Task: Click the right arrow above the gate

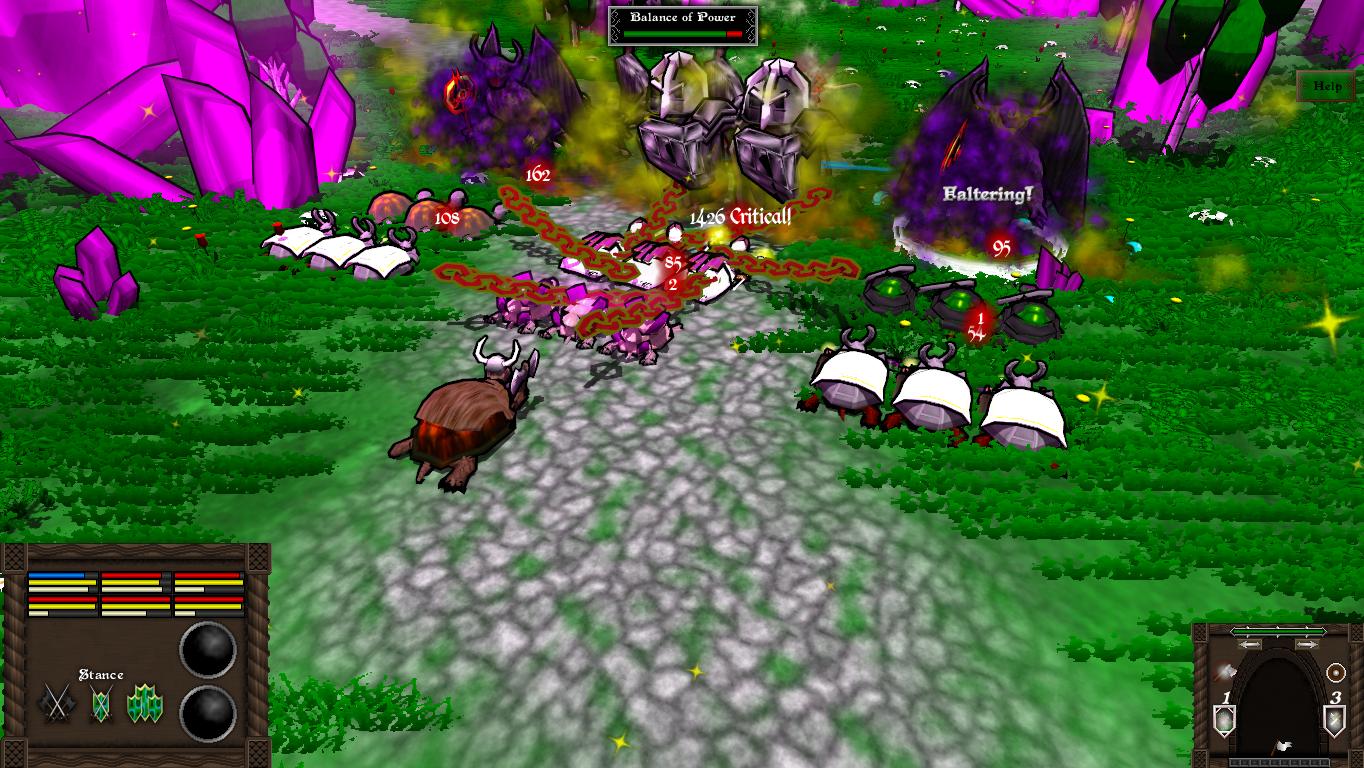Action: [1307, 644]
